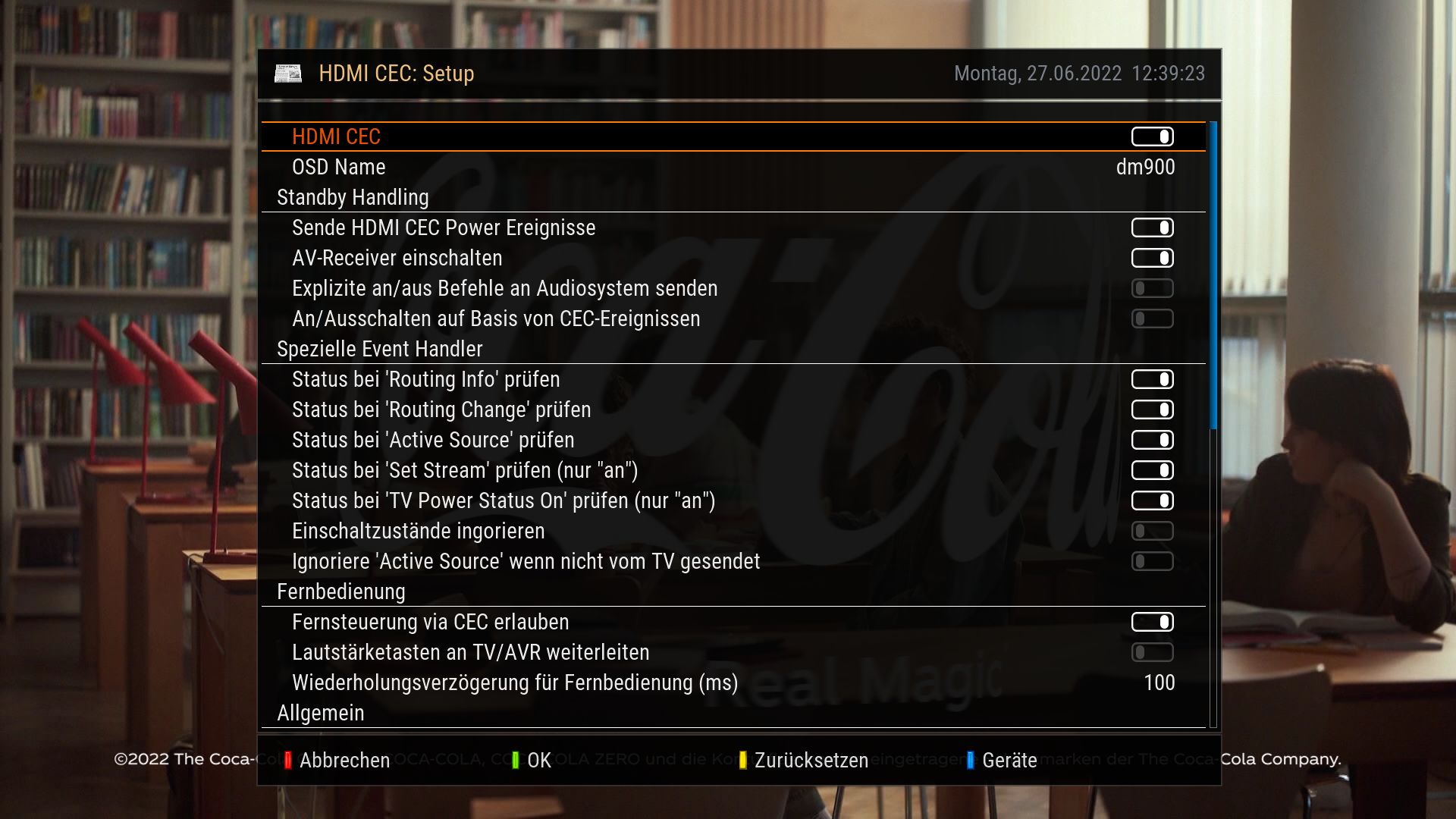
Task: Enable Einschaltzustände ingorieren option
Action: pos(1152,531)
